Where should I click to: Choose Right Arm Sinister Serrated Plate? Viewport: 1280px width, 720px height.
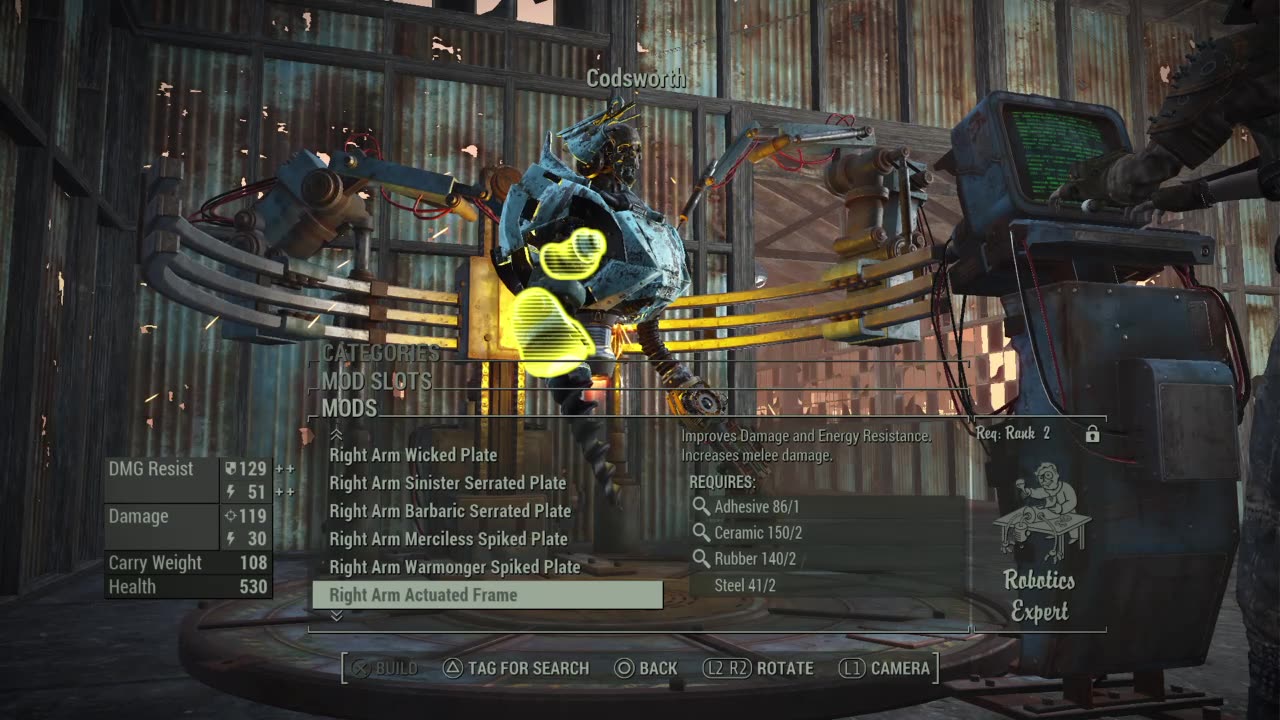pos(447,483)
